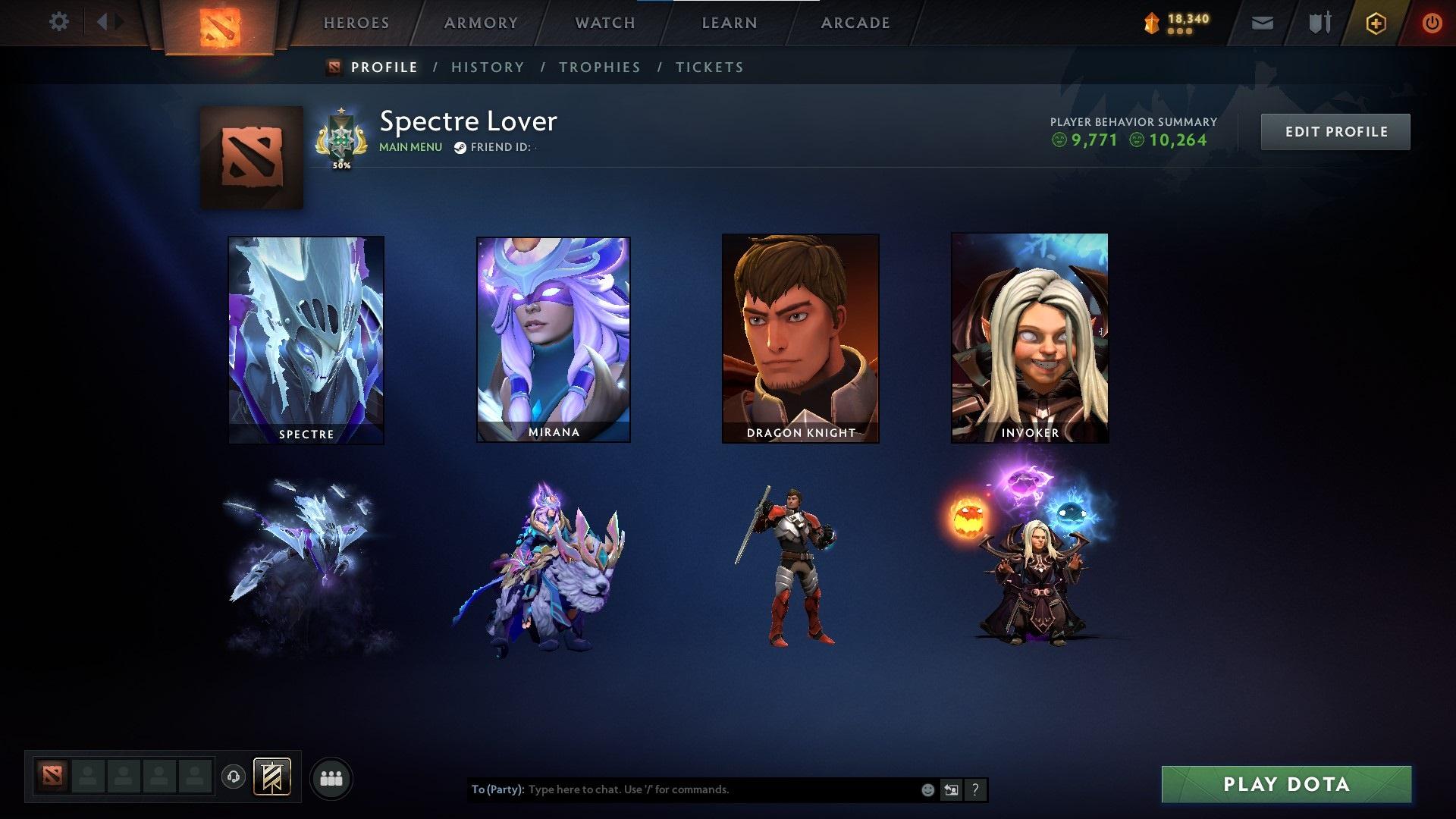1456x819 pixels.
Task: Open the friends list with the people icon
Action: click(331, 777)
